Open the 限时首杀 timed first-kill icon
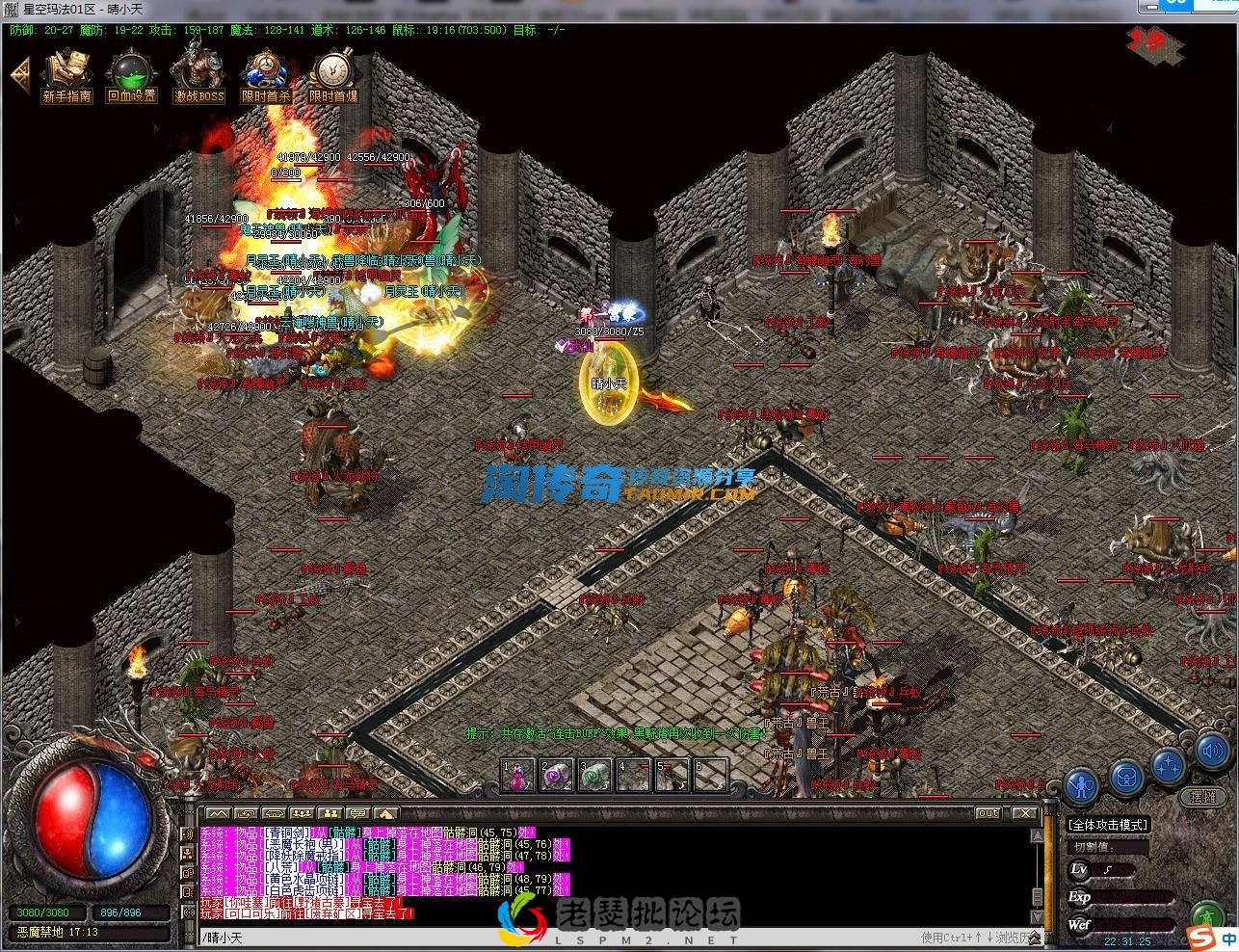This screenshot has width=1239, height=952. point(268,72)
